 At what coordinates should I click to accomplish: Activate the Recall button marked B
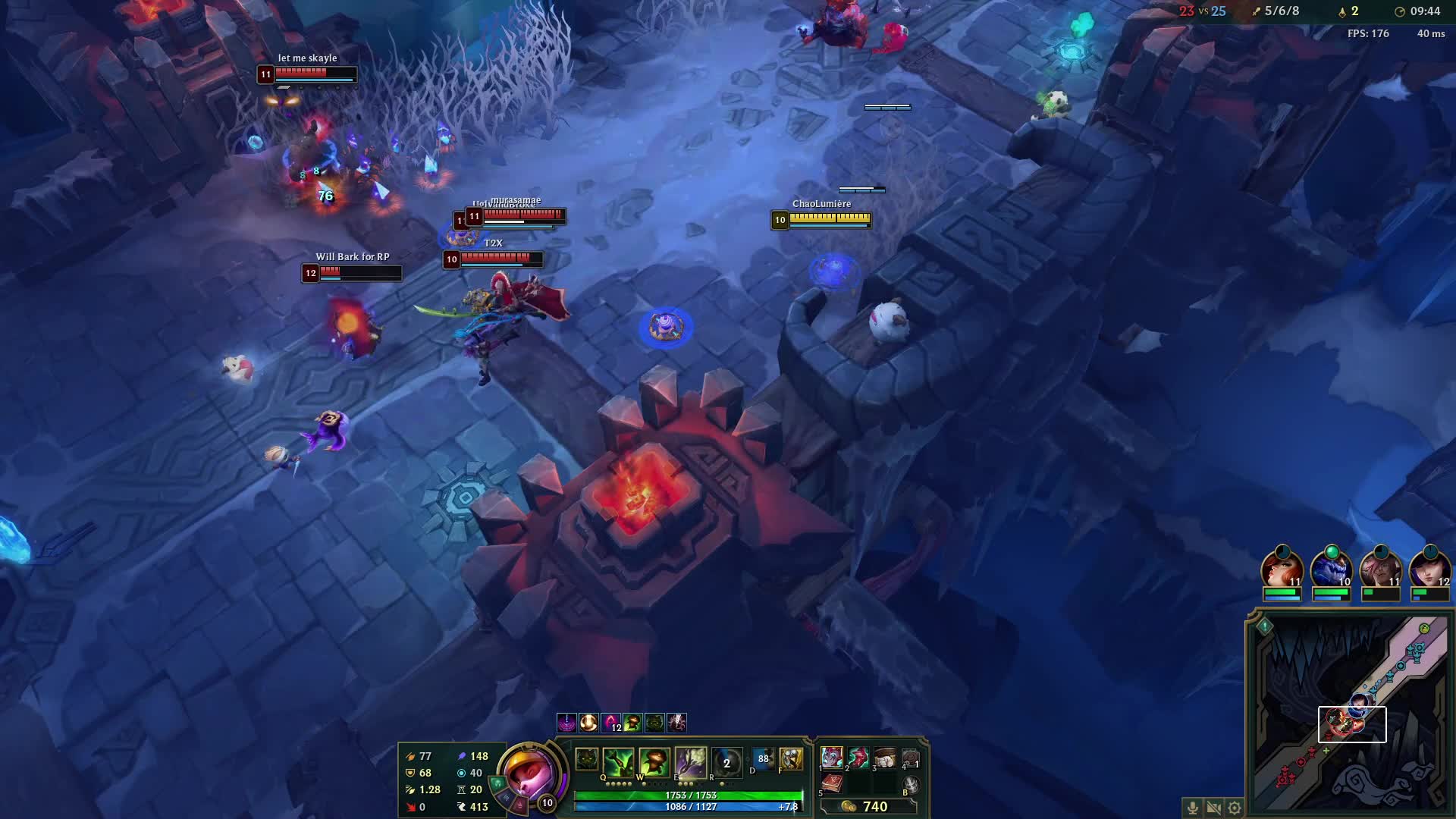[x=912, y=786]
